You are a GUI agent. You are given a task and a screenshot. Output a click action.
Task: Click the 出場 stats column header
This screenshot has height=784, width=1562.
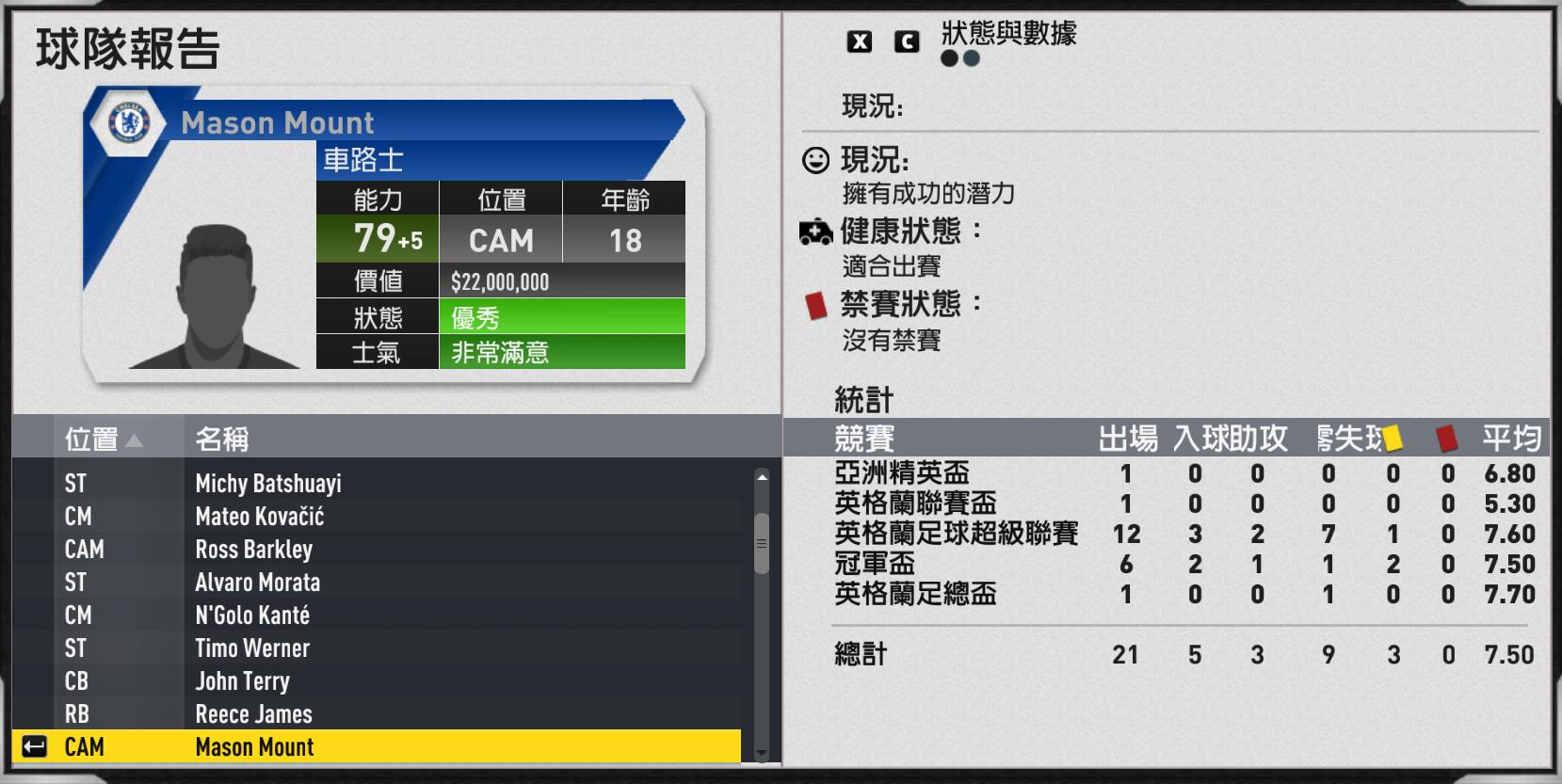1128,439
